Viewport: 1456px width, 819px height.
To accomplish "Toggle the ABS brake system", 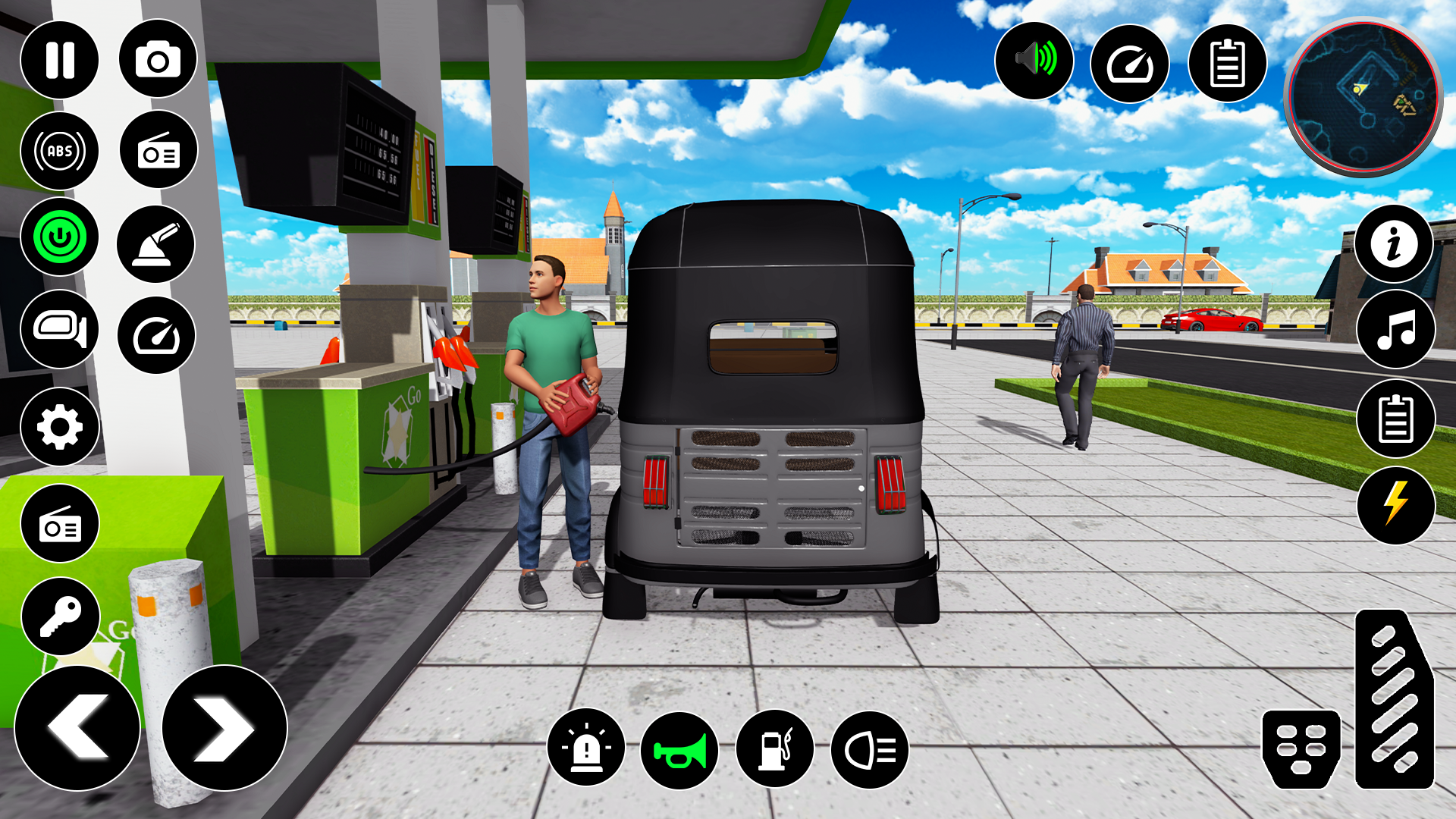I will [60, 150].
